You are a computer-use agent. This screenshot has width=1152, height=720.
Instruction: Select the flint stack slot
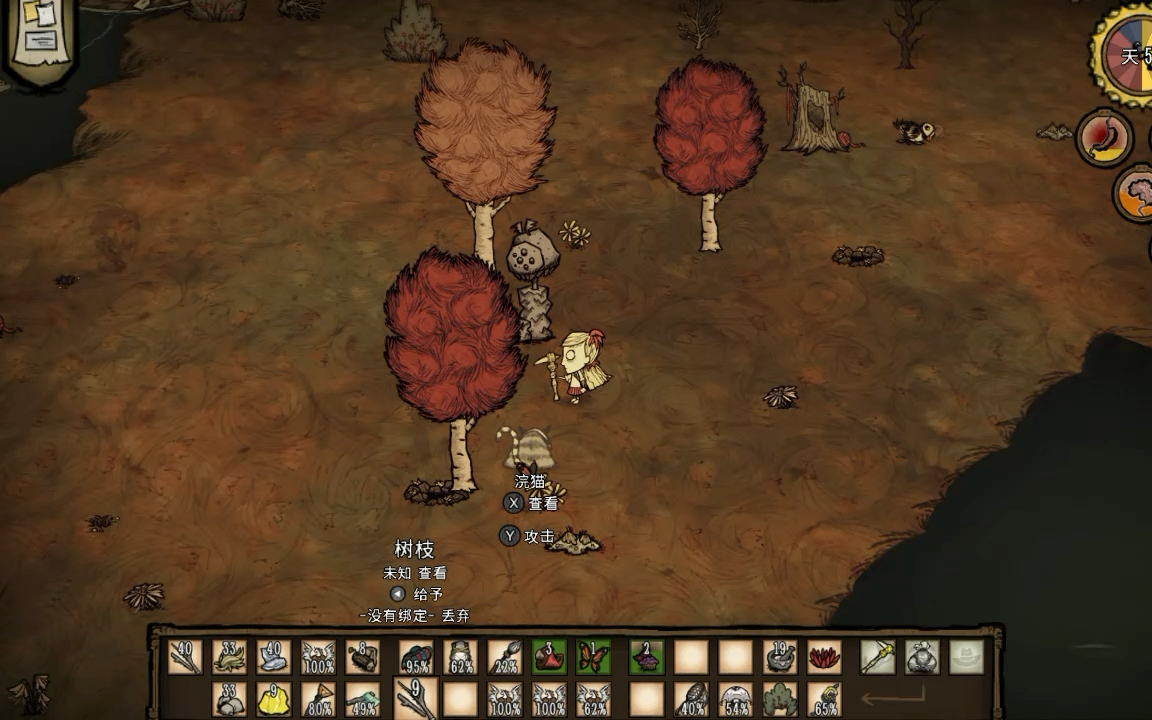click(x=273, y=657)
